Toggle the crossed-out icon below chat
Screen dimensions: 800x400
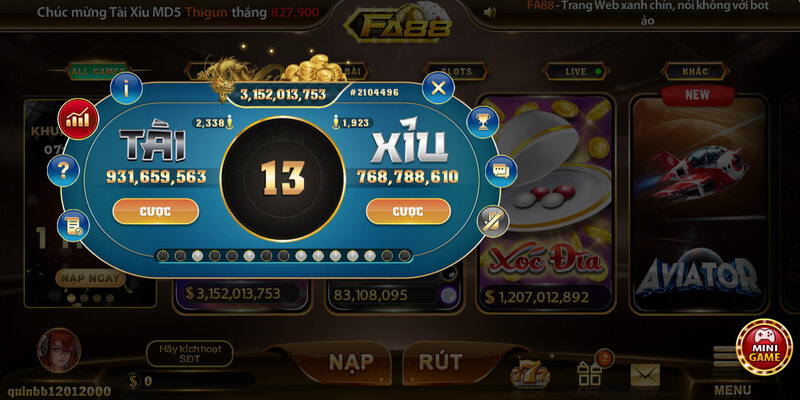[x=491, y=219]
